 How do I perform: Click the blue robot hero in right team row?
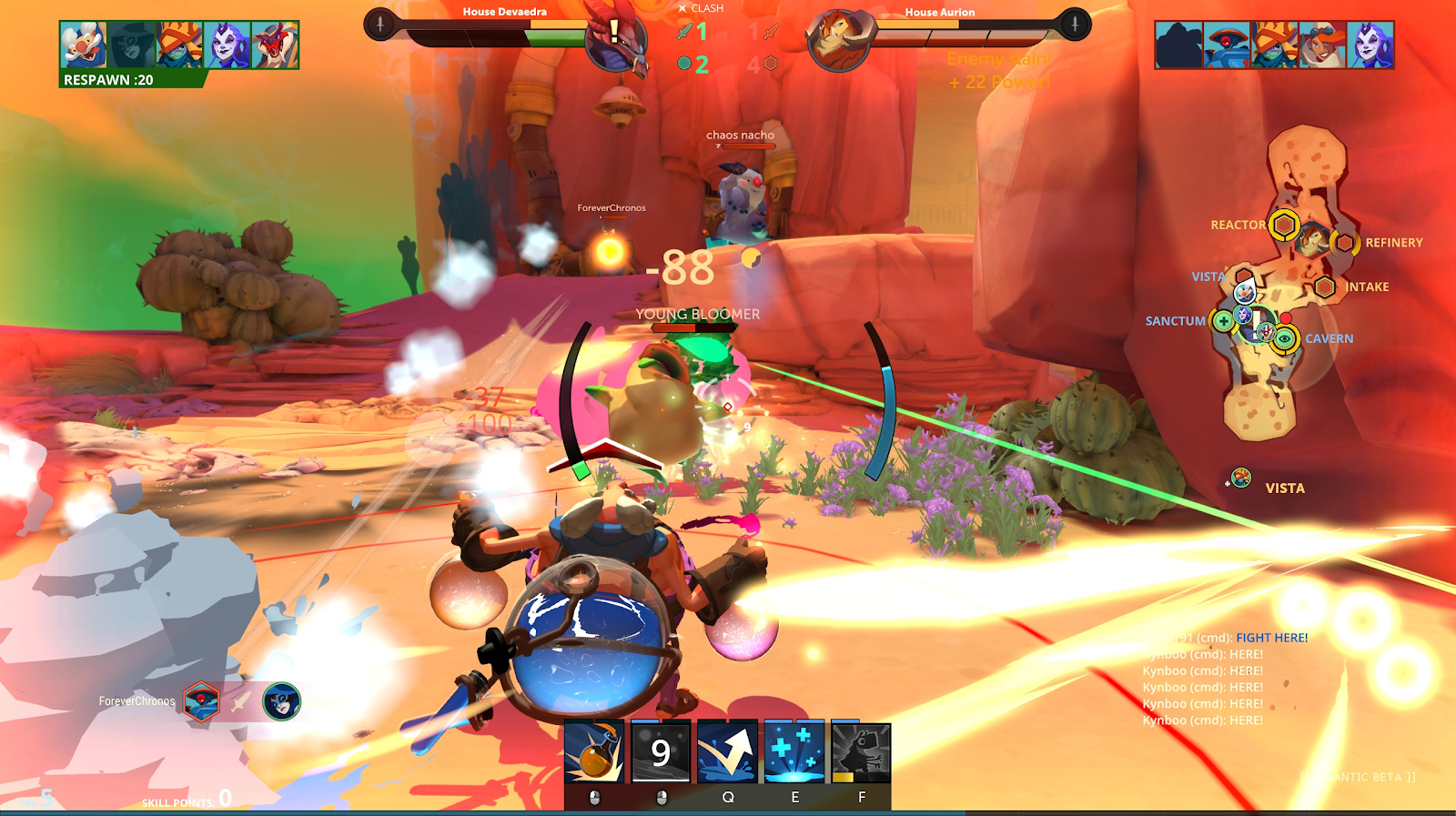pyautogui.click(x=1227, y=45)
